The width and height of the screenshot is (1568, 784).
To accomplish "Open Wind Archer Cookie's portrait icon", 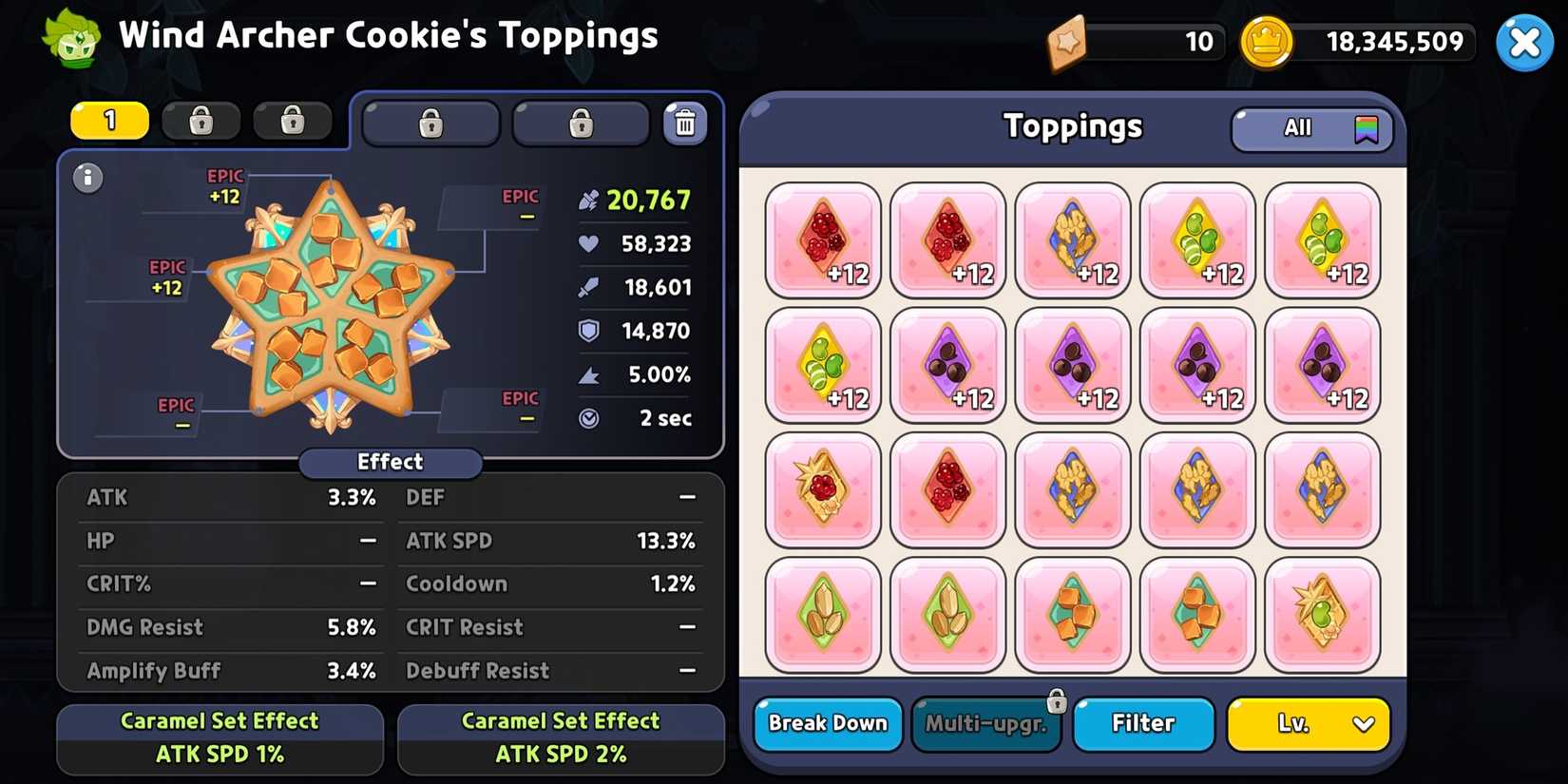I will 71,40.
